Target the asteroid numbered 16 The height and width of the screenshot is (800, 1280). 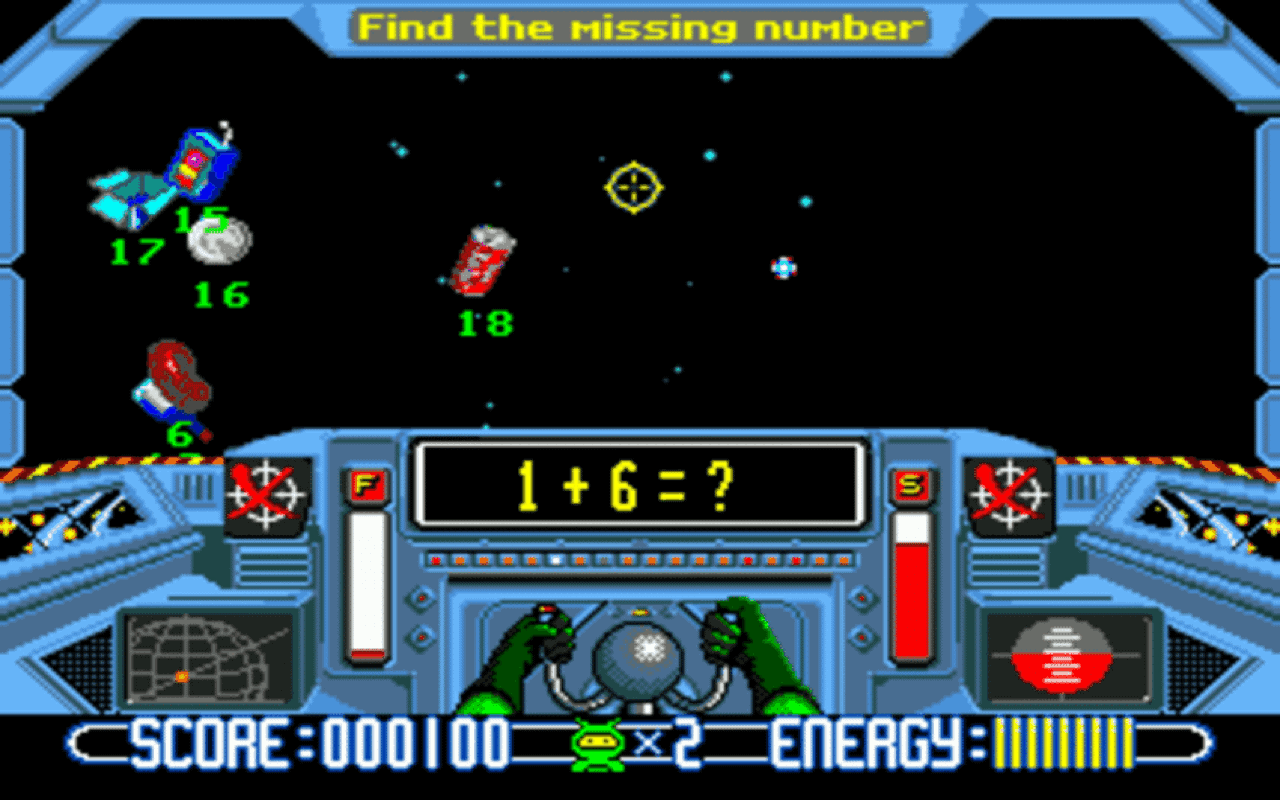tap(218, 238)
